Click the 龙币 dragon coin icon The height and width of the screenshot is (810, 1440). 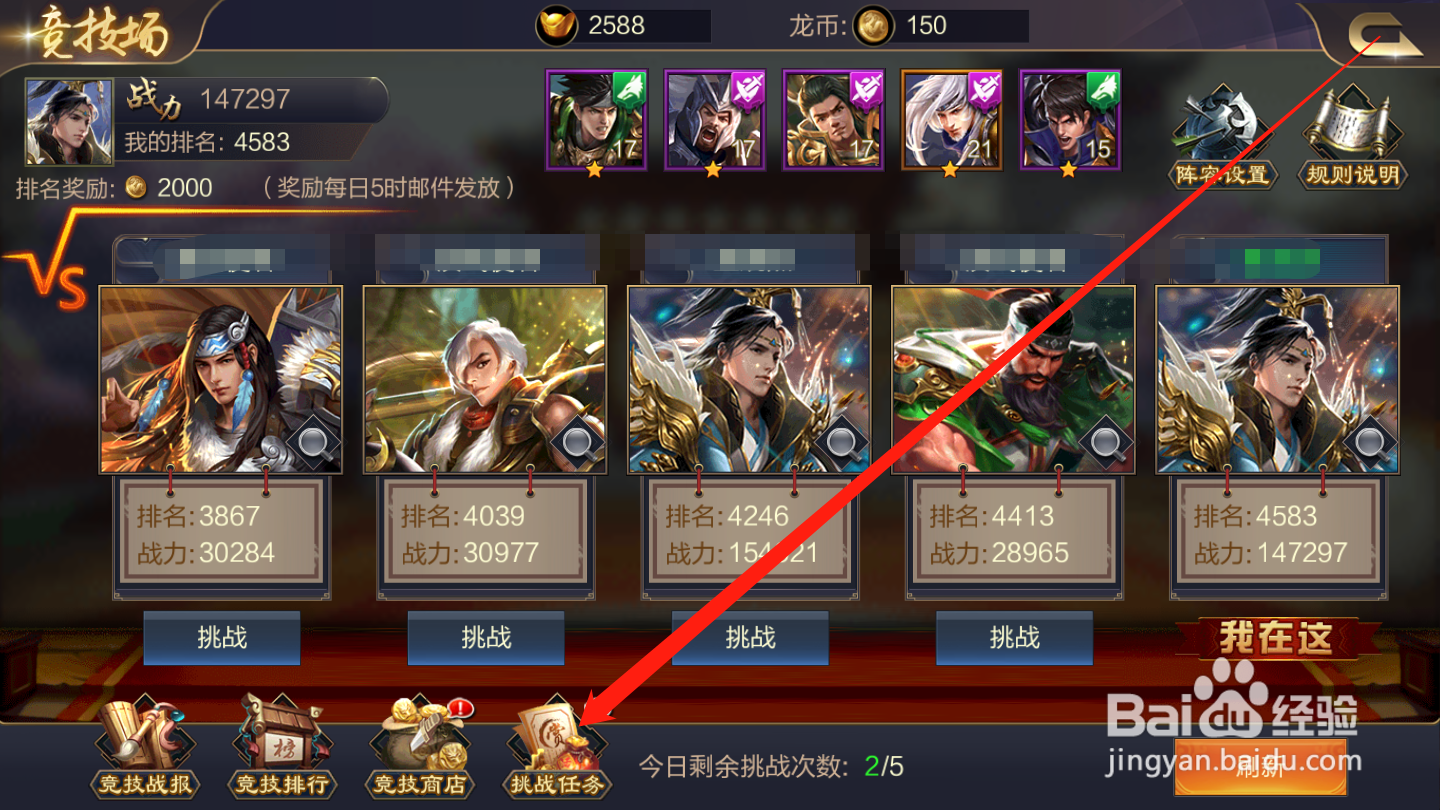[875, 25]
